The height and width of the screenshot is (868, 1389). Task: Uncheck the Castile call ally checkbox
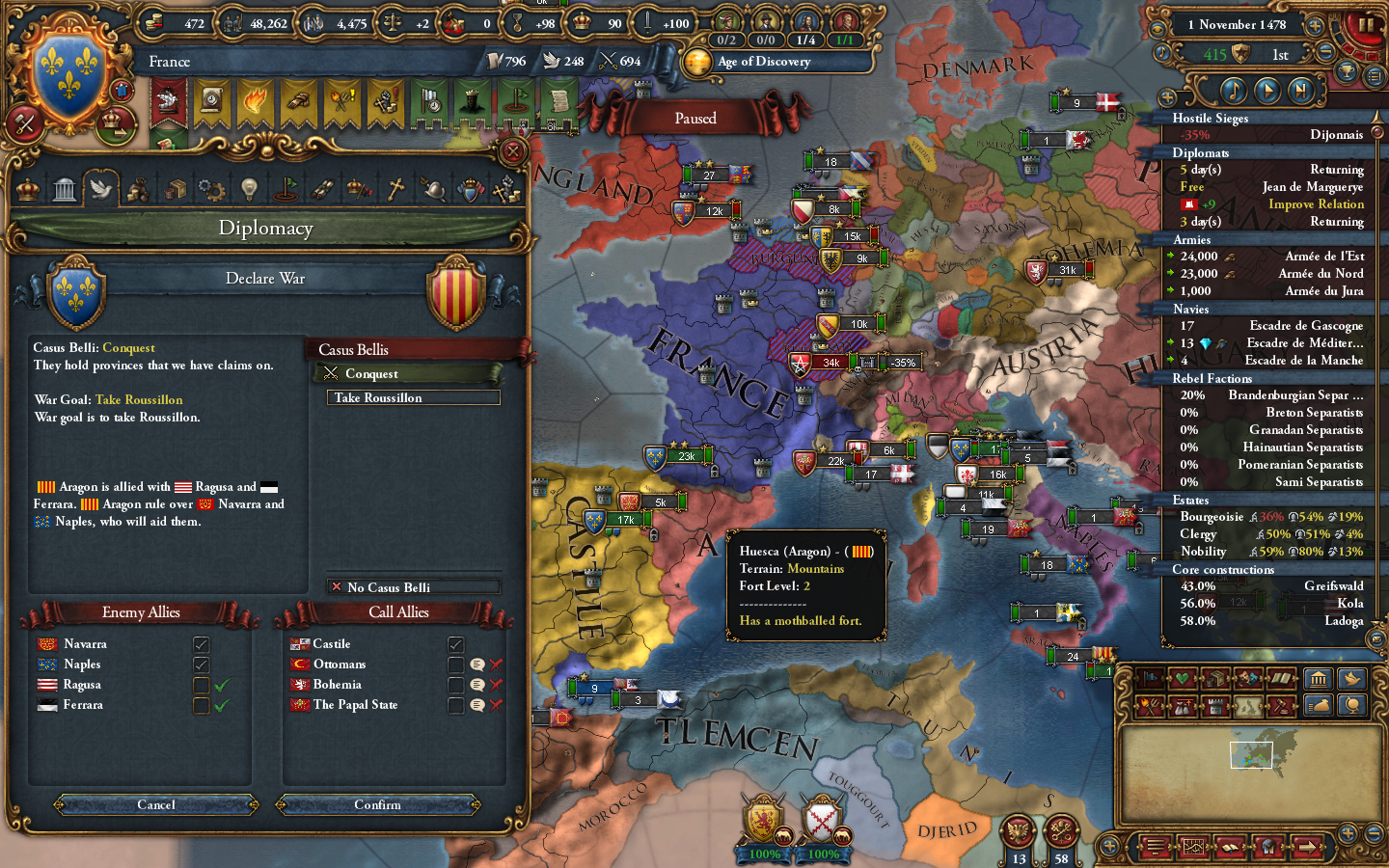coord(455,643)
